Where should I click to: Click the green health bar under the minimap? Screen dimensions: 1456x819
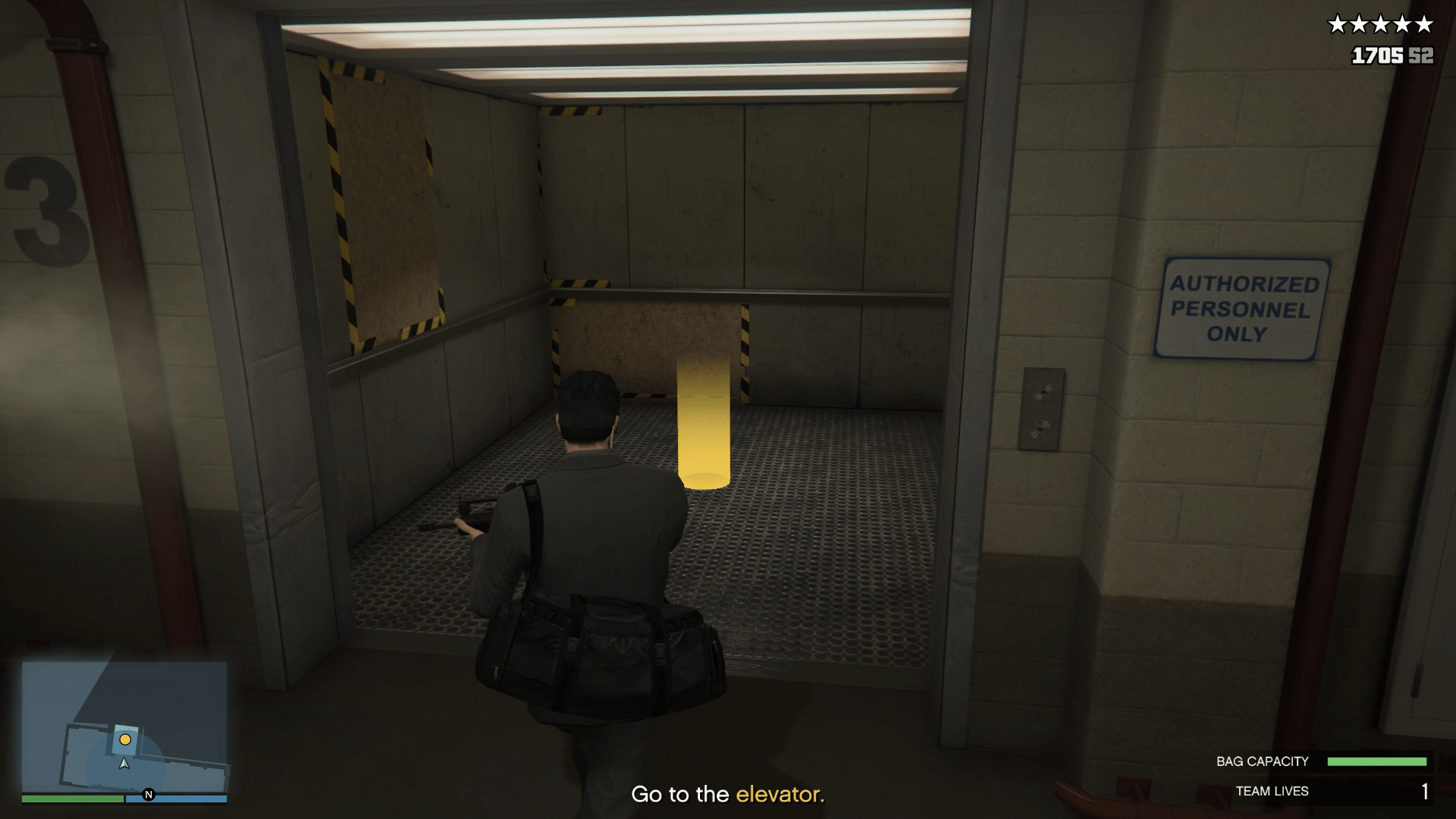(72, 799)
